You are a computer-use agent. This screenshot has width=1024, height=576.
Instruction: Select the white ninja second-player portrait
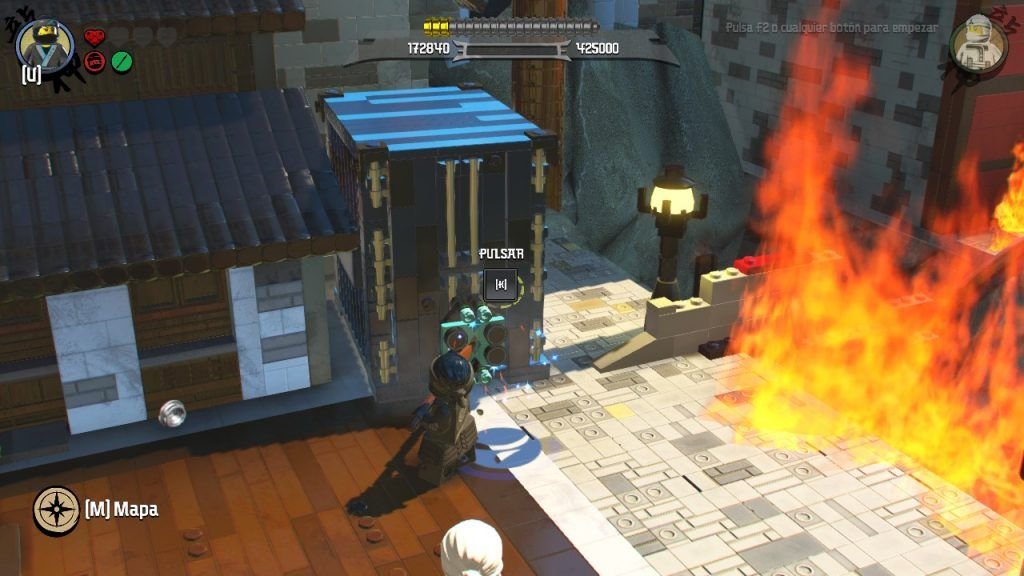[977, 44]
